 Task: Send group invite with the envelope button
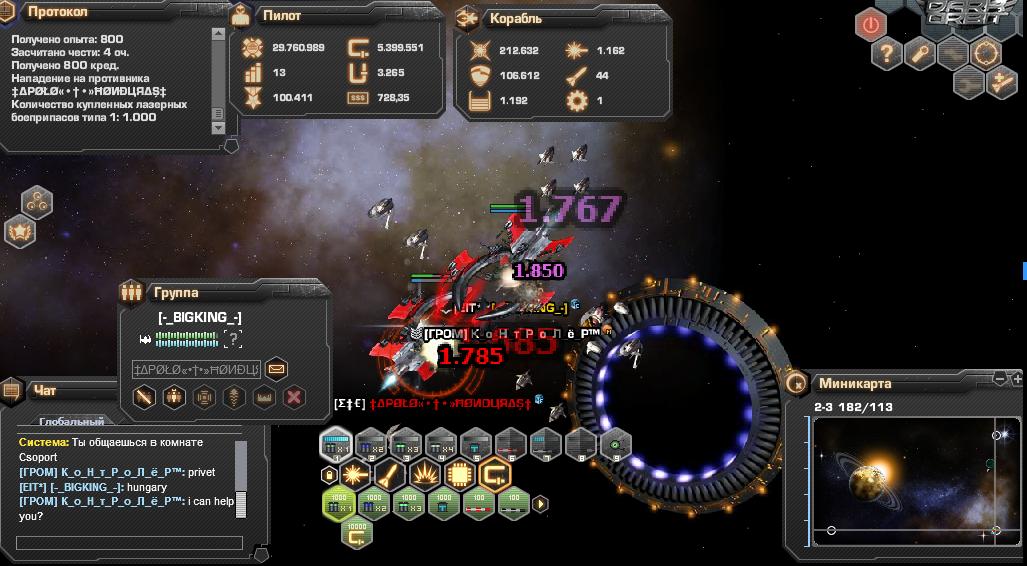point(276,368)
